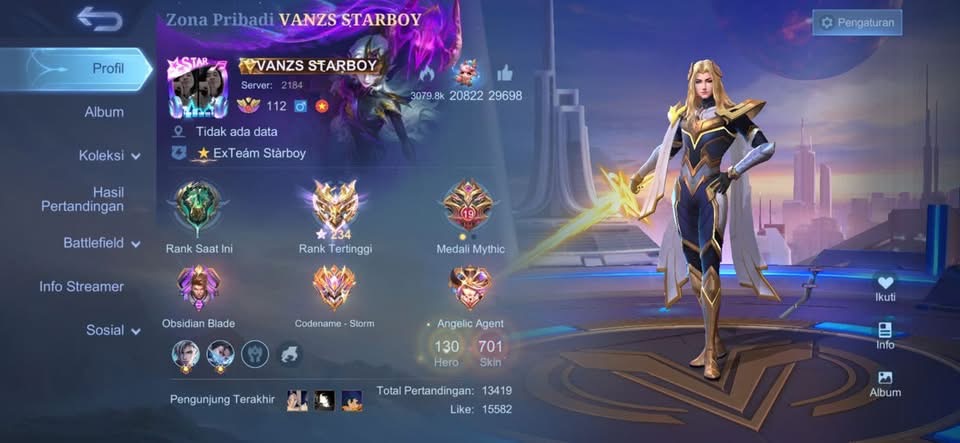960x443 pixels.
Task: Open the Pengaturan settings button
Action: pyautogui.click(x=857, y=22)
